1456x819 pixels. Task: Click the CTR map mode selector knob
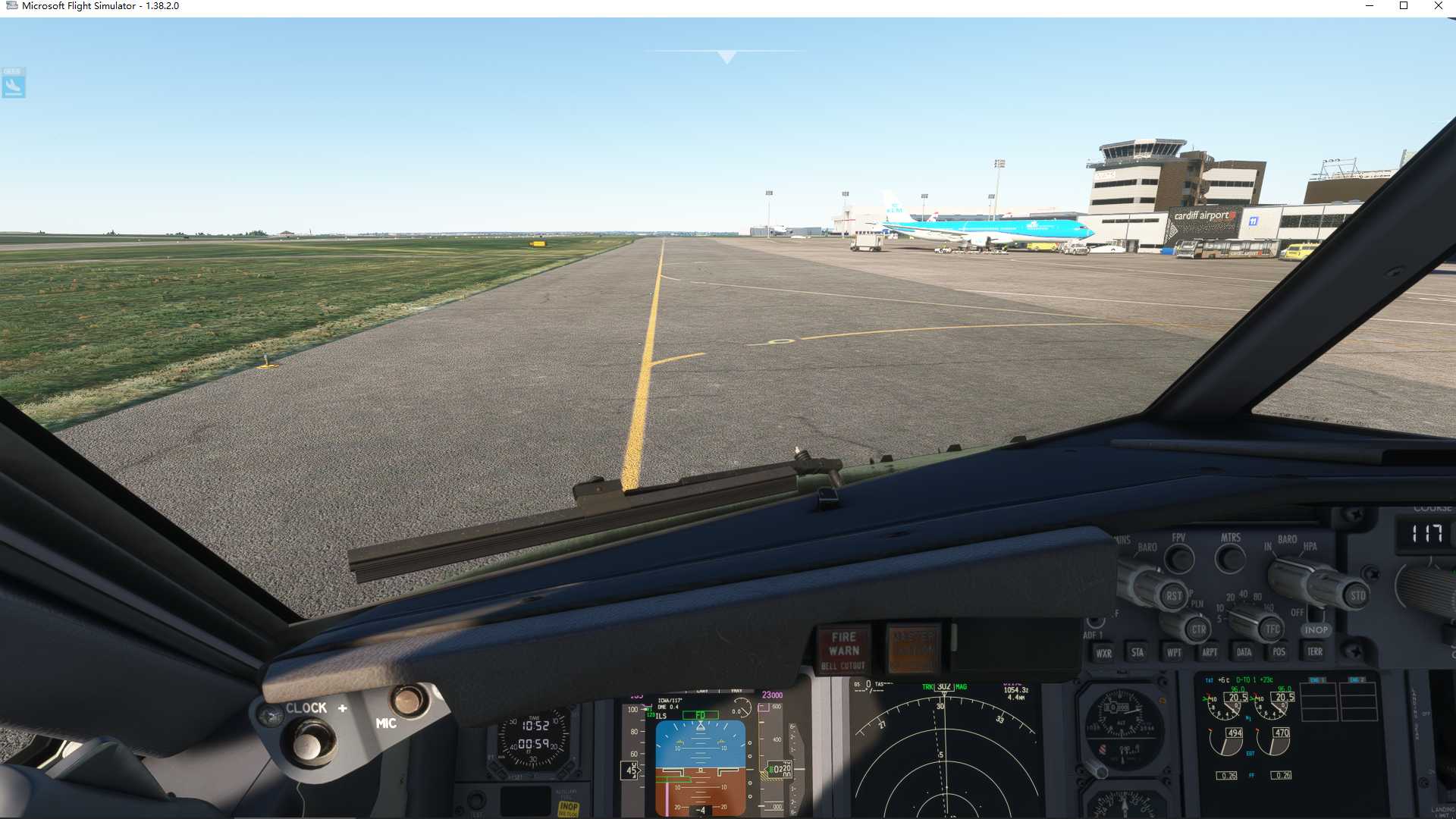click(x=1198, y=628)
